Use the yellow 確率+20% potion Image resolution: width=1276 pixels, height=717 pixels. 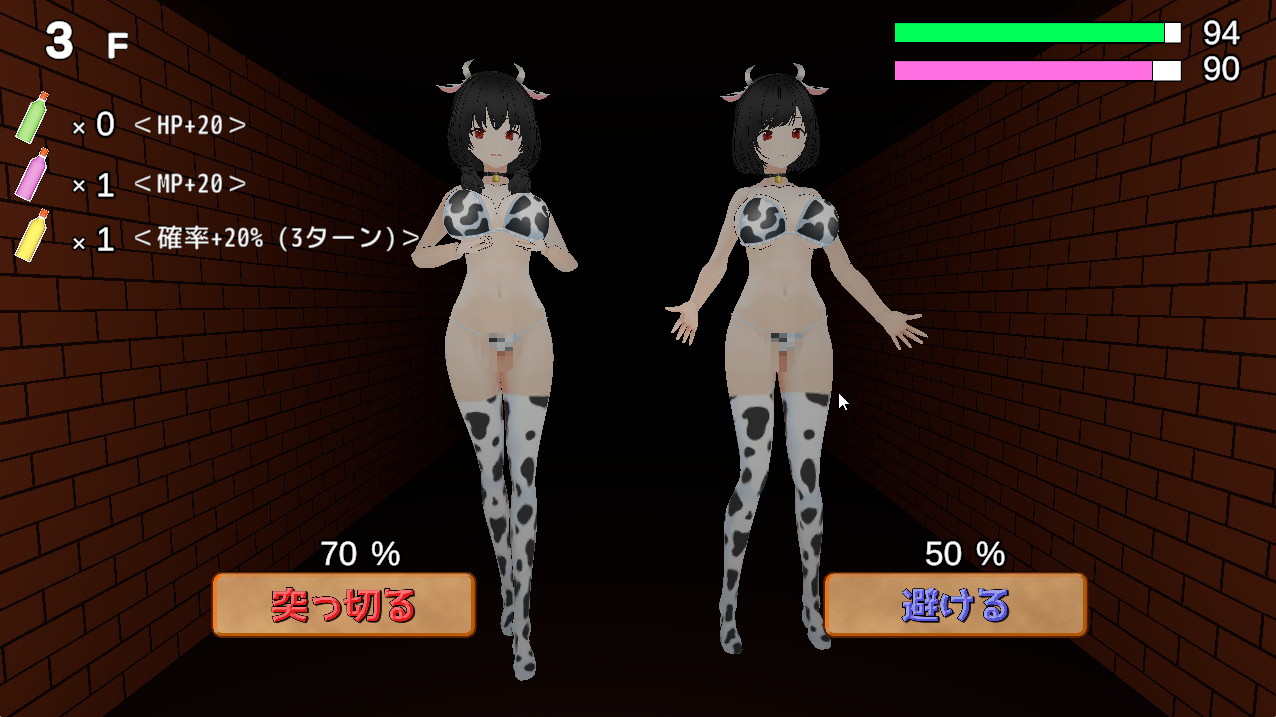[32, 236]
